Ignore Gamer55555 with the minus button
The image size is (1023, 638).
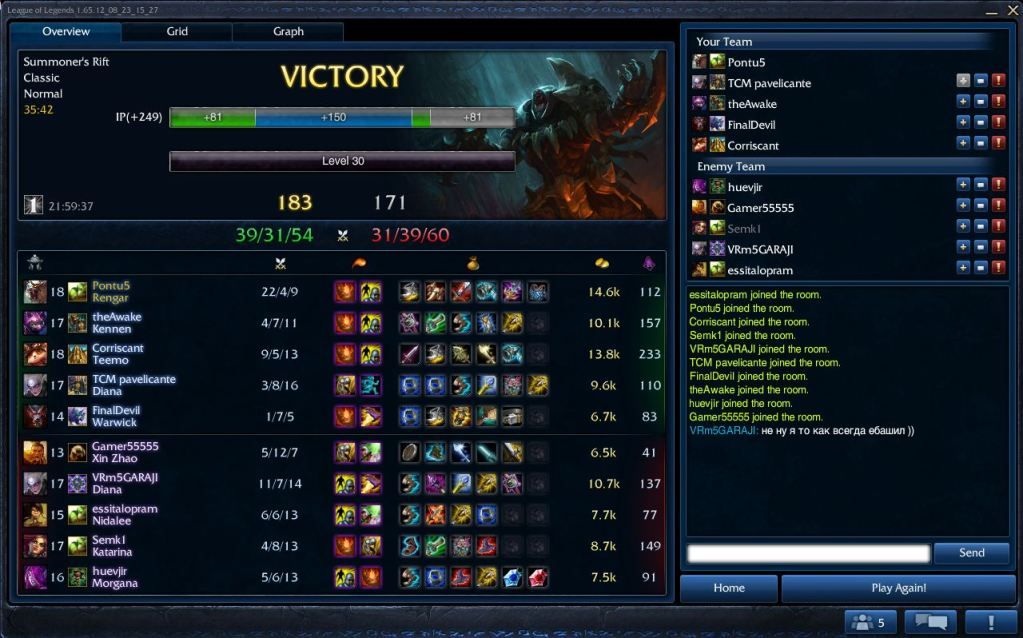point(981,206)
